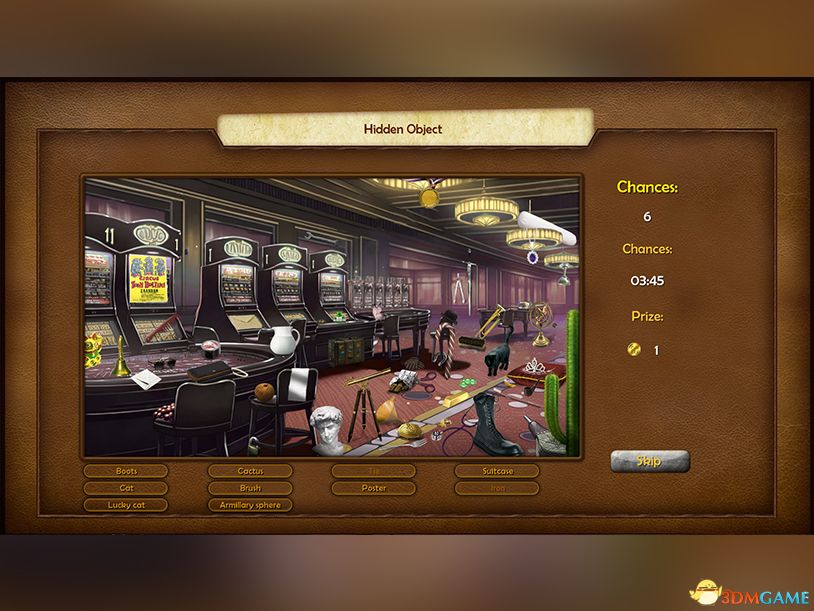
Task: Select the Suitcase list entry
Action: tap(497, 471)
